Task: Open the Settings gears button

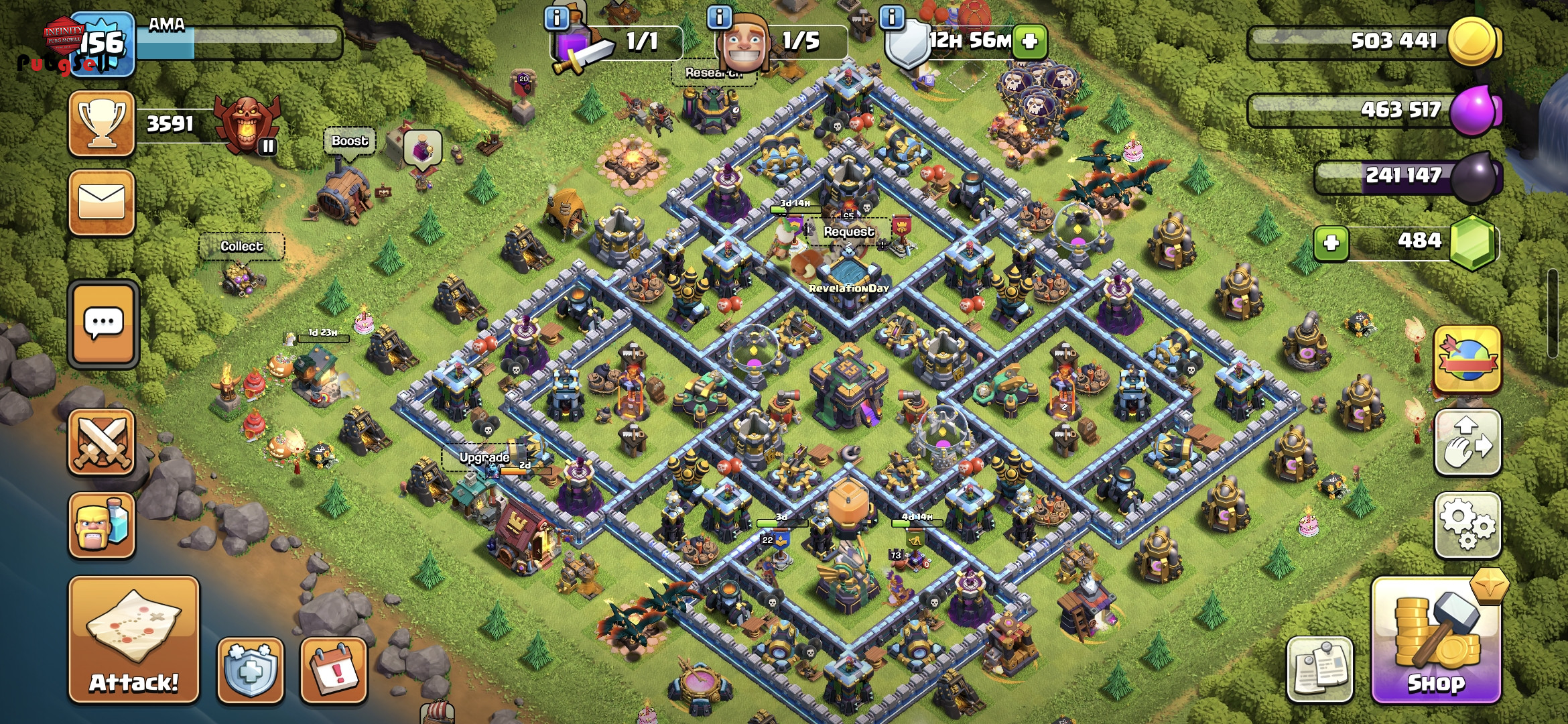Action: point(1467,525)
